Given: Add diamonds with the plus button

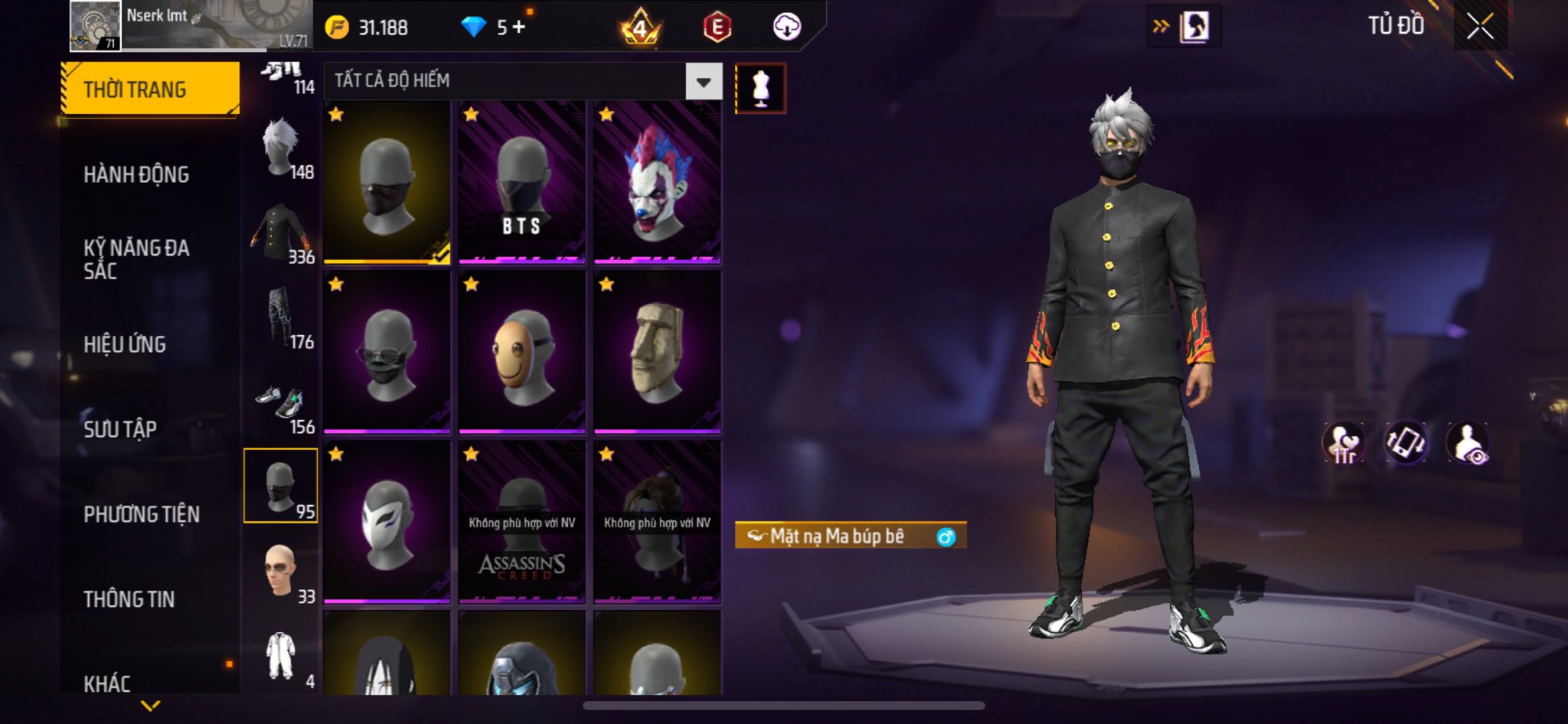Looking at the screenshot, I should (519, 28).
